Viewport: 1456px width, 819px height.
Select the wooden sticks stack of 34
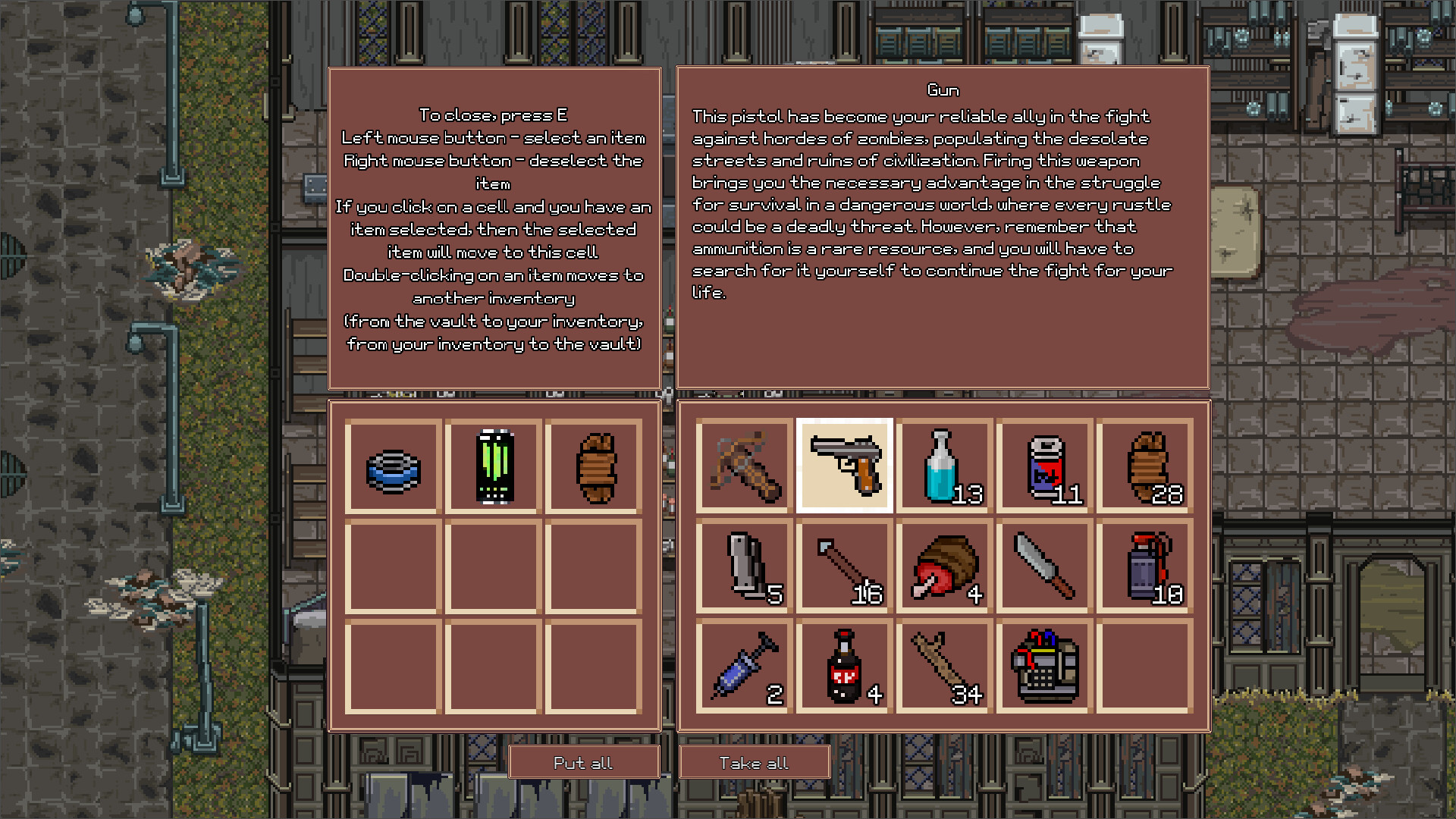pos(944,667)
